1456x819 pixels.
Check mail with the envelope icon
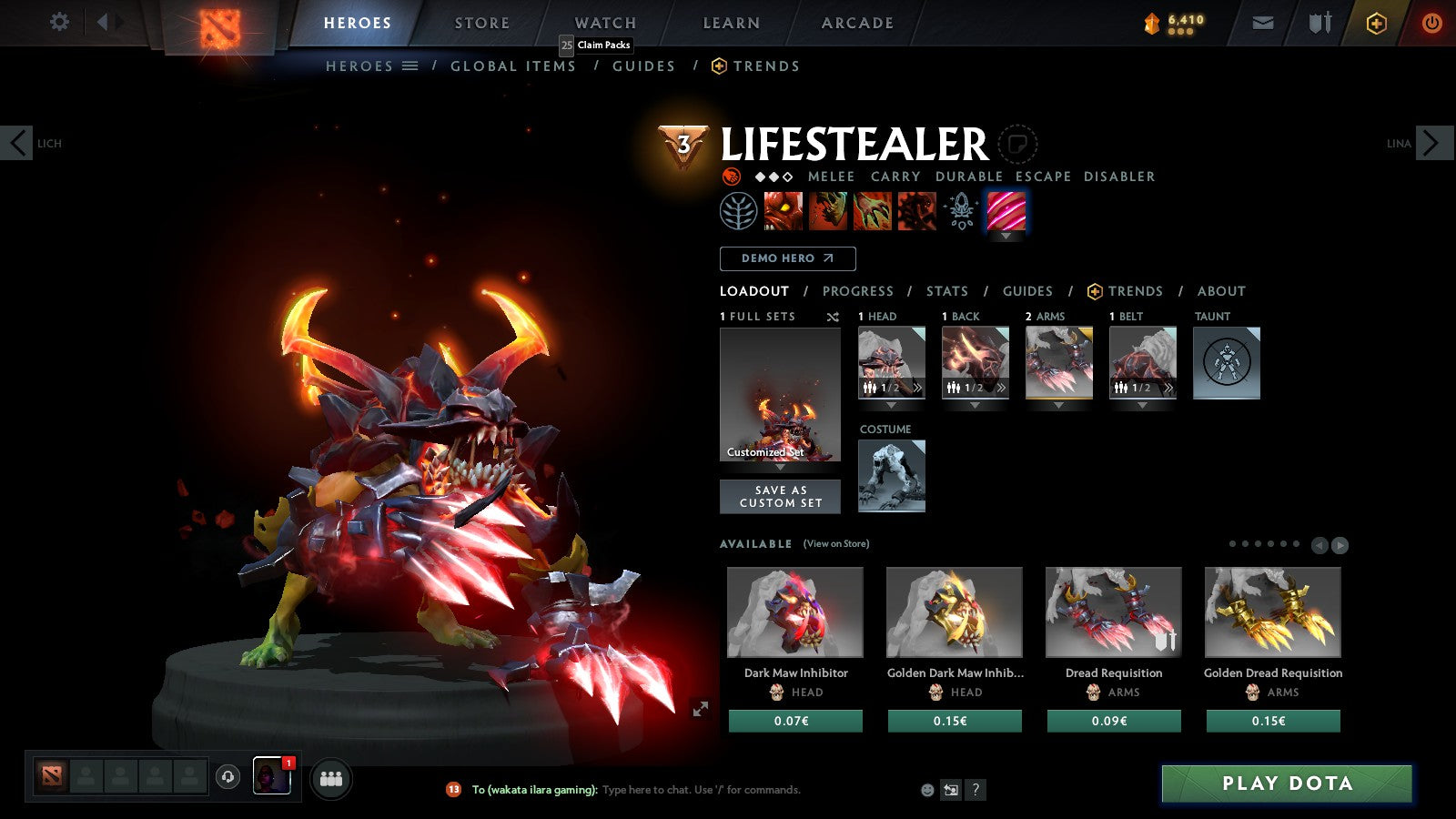tap(1263, 22)
